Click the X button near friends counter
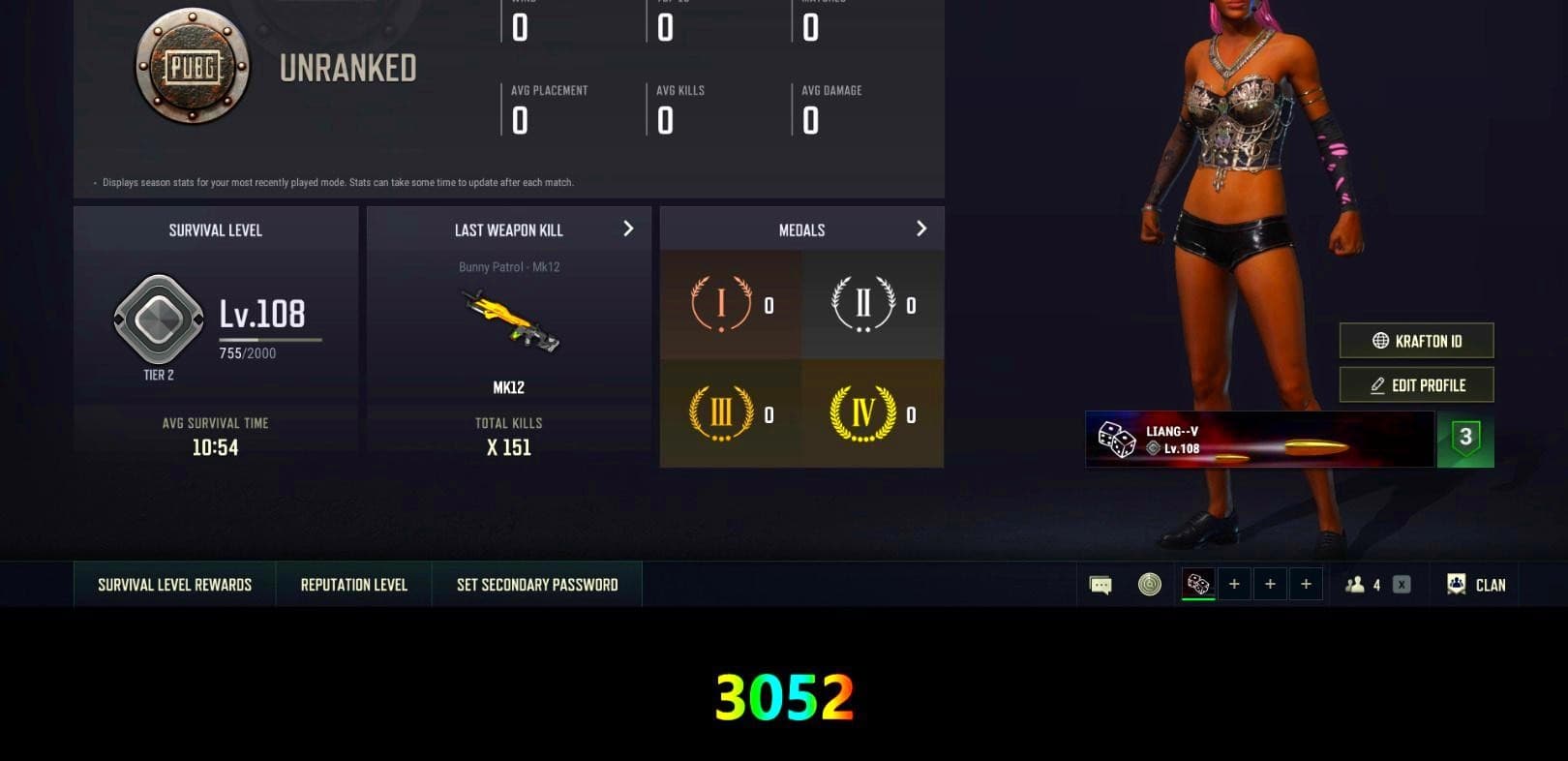The height and width of the screenshot is (761, 1568). tap(1400, 584)
